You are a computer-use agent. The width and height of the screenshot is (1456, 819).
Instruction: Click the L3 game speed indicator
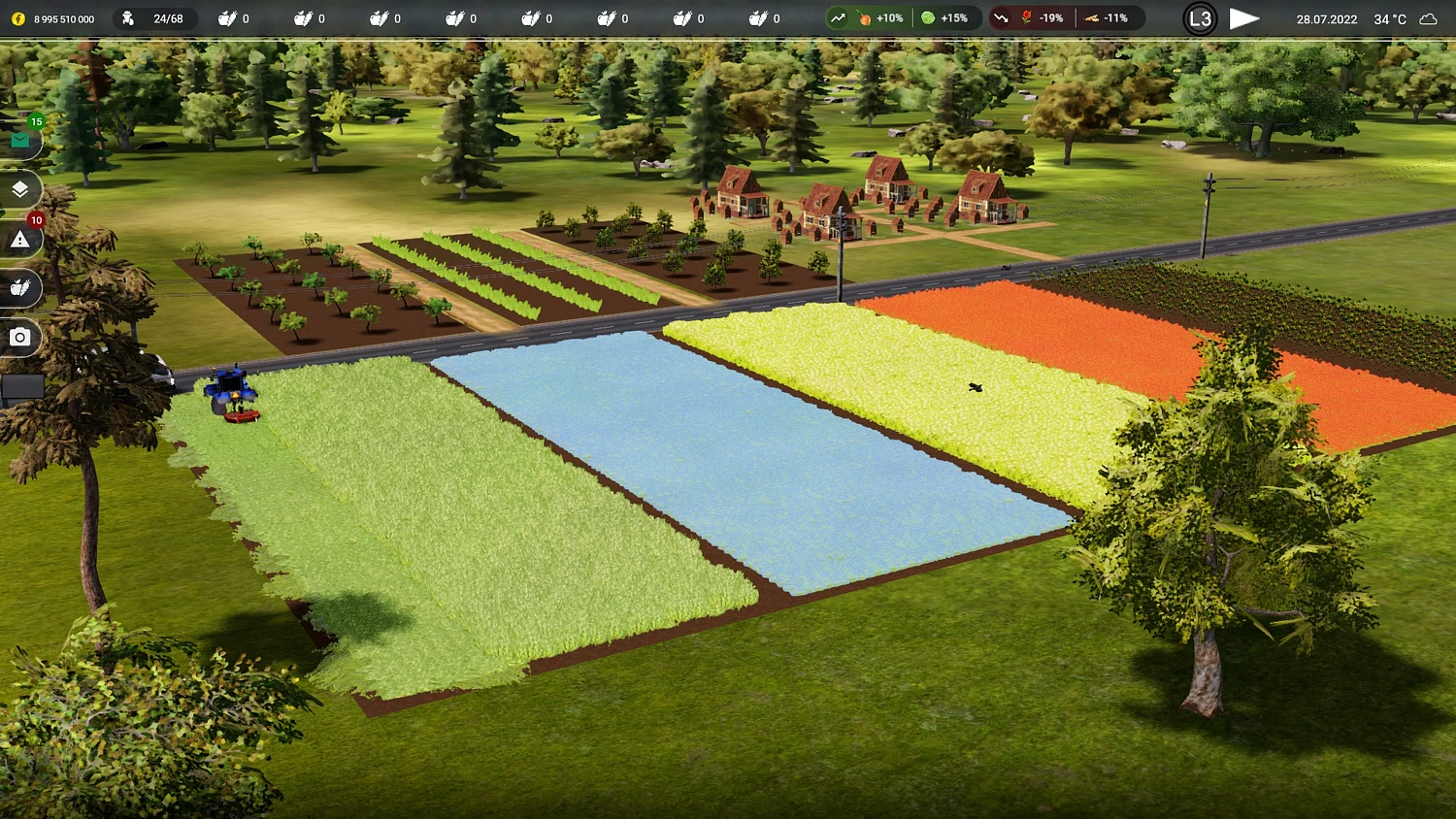[1200, 17]
